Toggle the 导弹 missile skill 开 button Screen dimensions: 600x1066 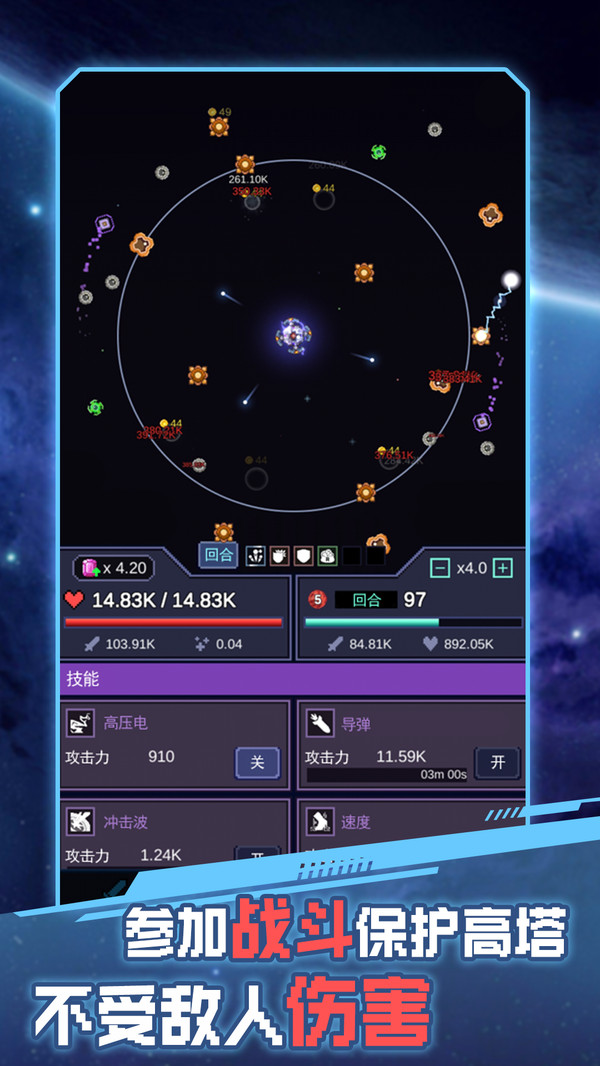coord(497,762)
